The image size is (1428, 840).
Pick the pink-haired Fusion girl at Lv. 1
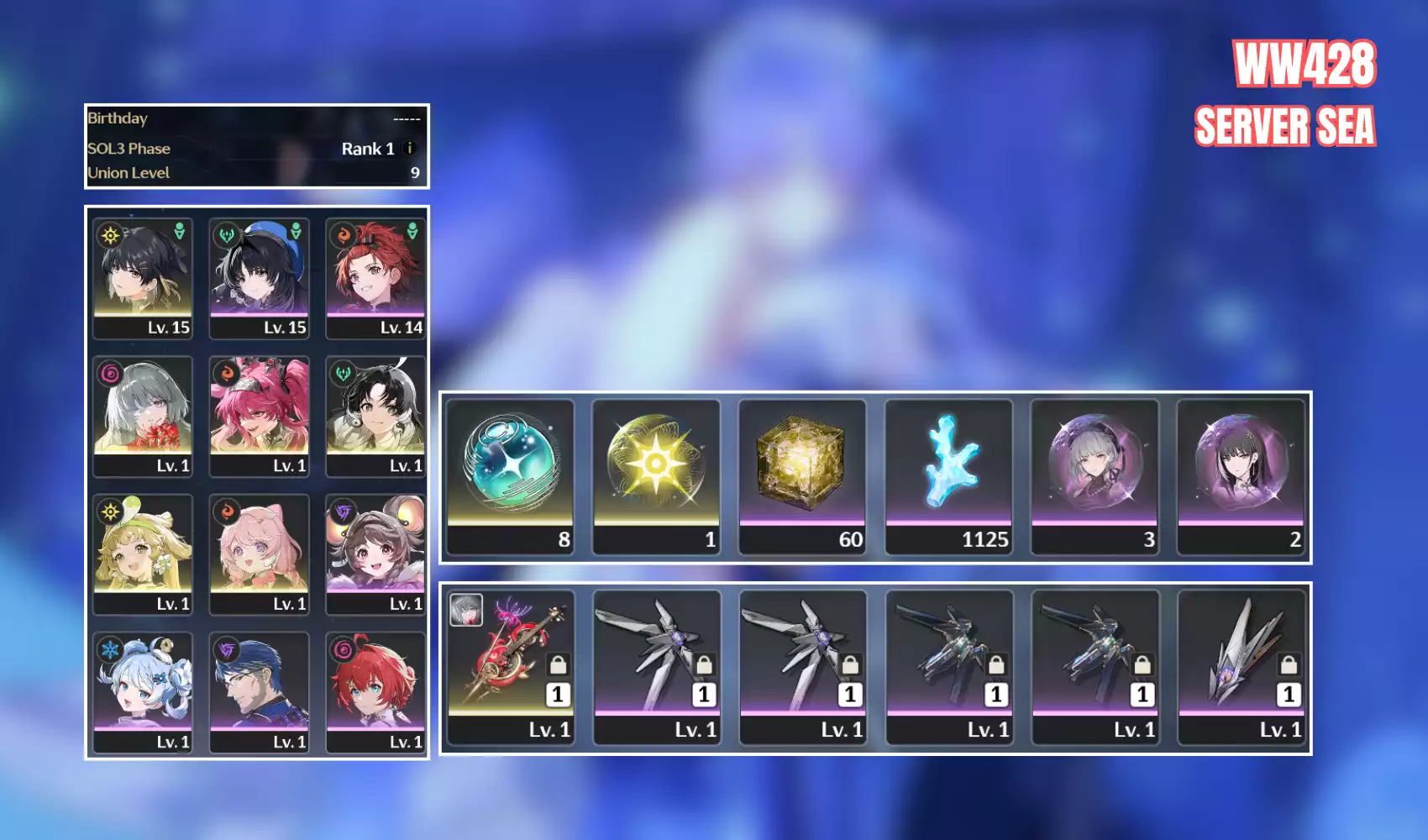point(259,554)
